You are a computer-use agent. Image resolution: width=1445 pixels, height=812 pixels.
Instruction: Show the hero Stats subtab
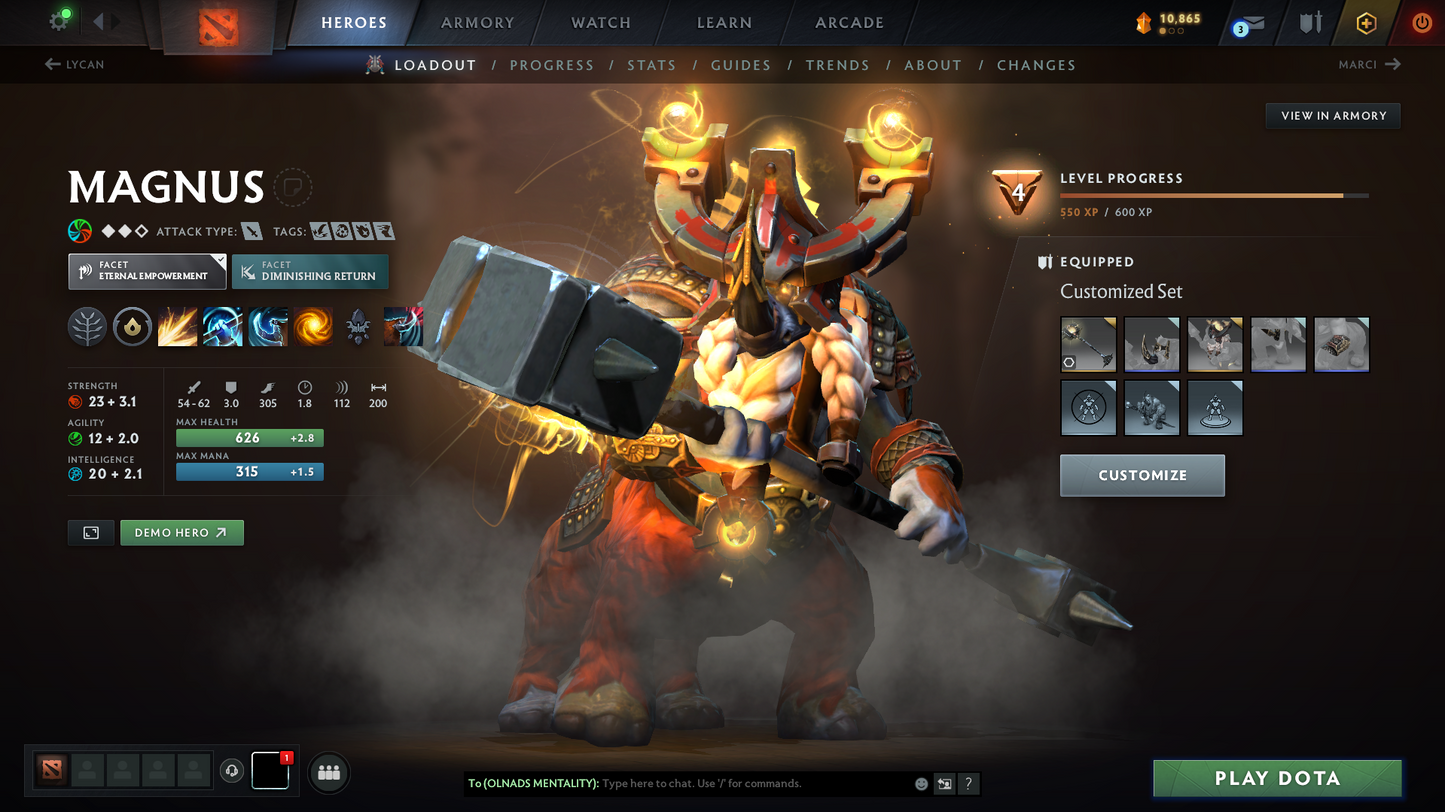[x=651, y=65]
